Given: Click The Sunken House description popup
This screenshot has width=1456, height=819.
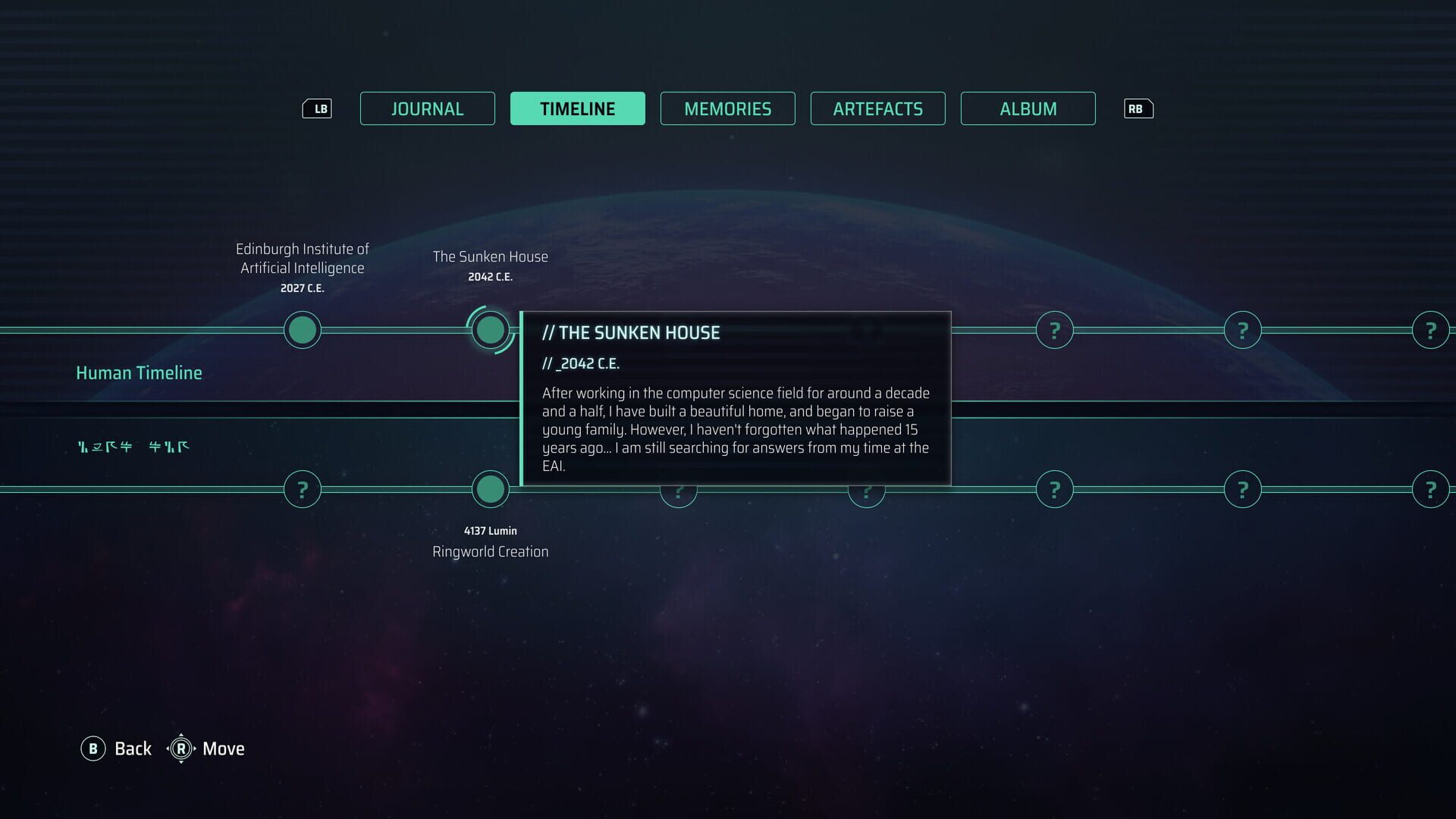Looking at the screenshot, I should coord(735,398).
